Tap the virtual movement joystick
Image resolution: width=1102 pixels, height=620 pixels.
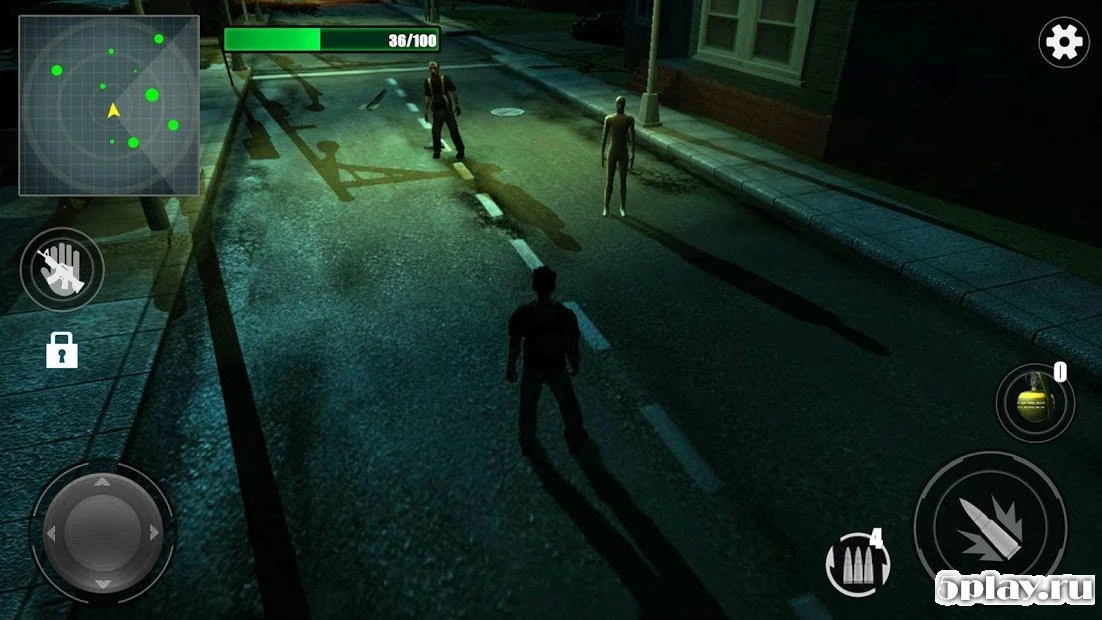[x=103, y=532]
